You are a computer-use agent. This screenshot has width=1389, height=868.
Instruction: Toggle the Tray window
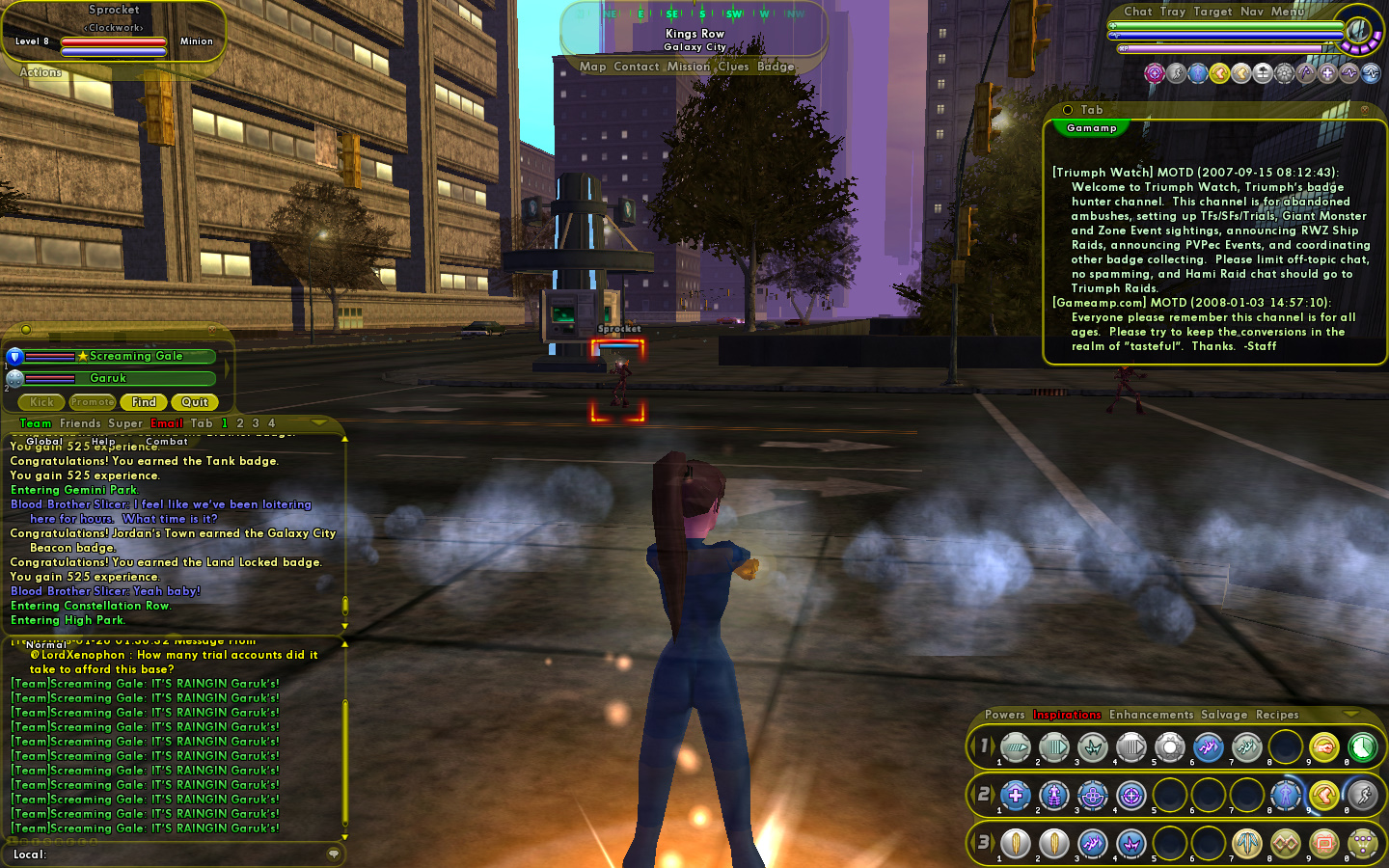[x=1173, y=12]
